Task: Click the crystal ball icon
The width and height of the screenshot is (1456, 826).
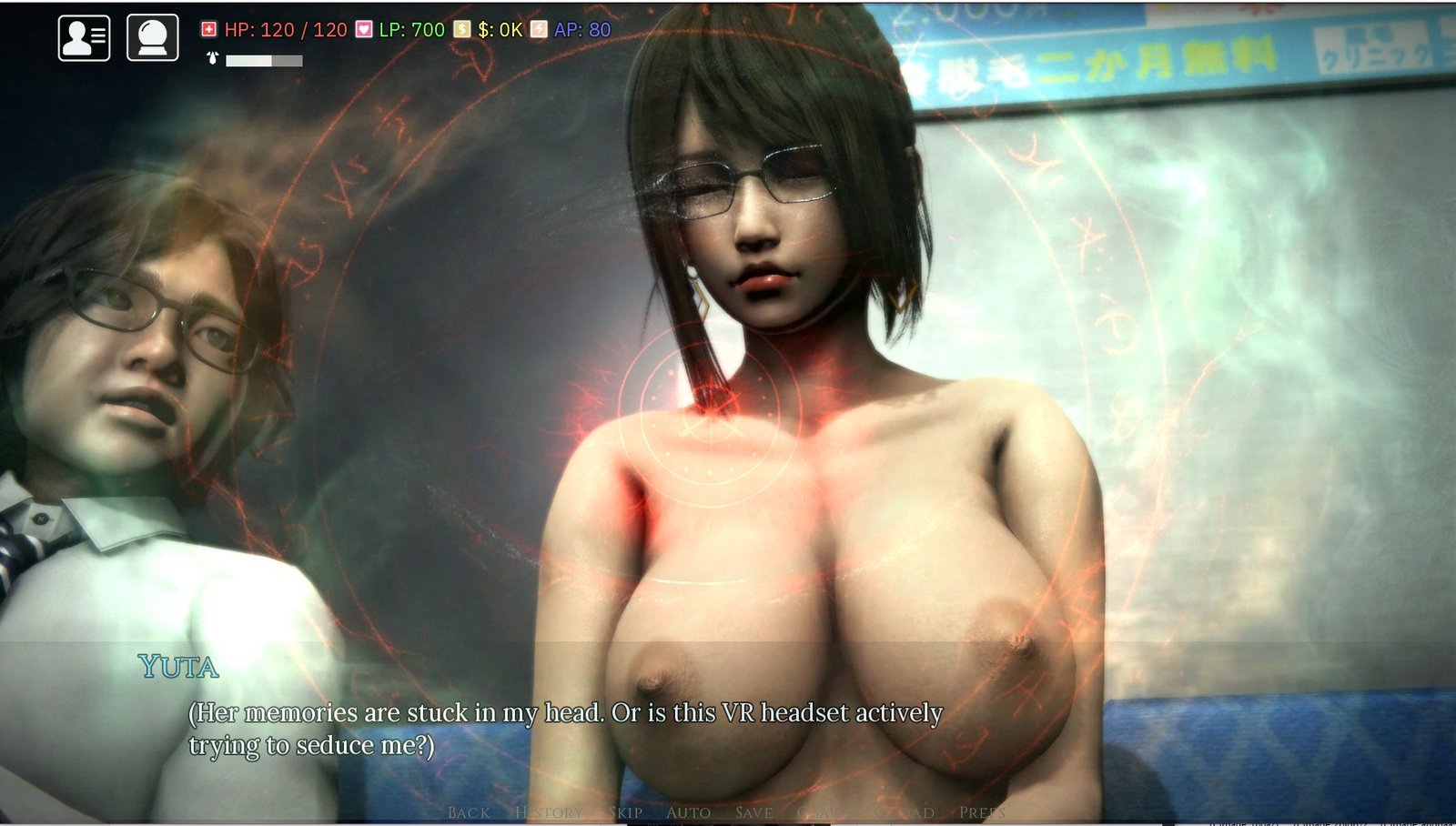Action: tap(152, 38)
